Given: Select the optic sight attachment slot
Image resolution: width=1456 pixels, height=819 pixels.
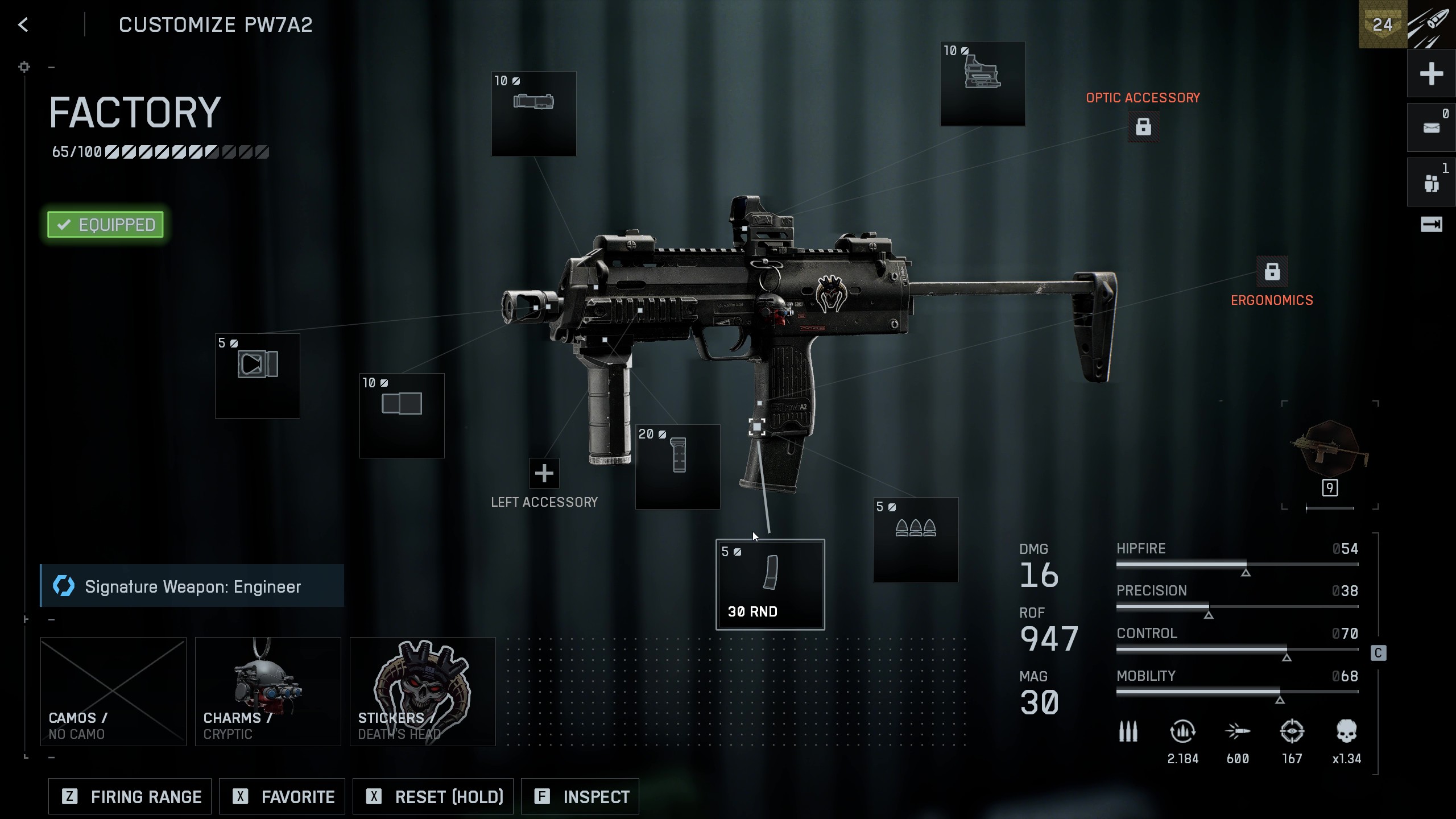Looking at the screenshot, I should [x=982, y=83].
